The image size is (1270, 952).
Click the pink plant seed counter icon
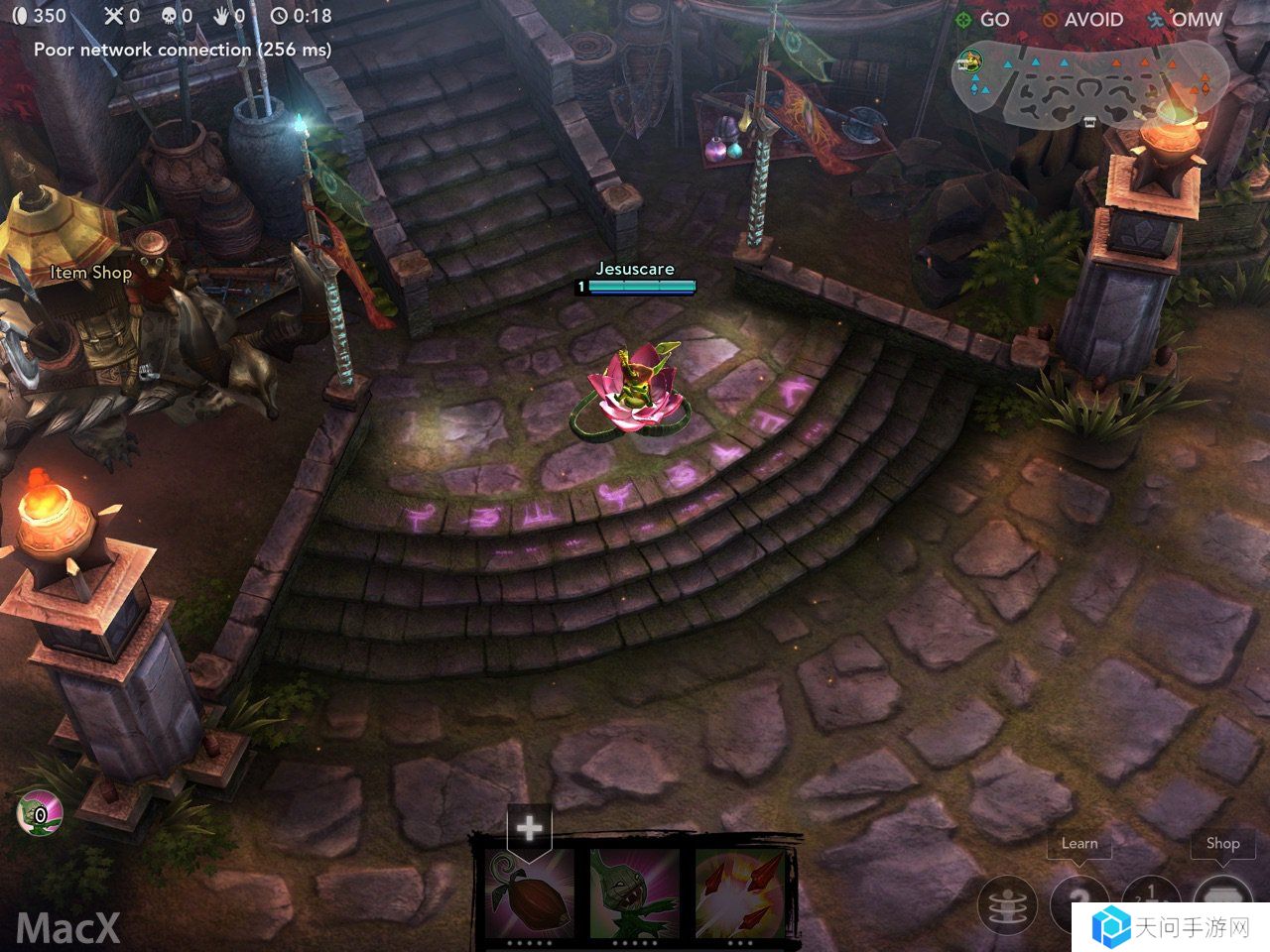pyautogui.click(x=38, y=815)
